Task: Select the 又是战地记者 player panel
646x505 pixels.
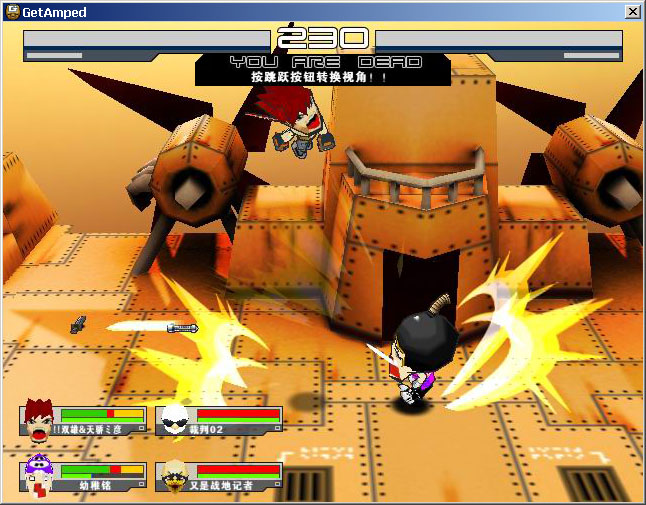Action: 219,476
